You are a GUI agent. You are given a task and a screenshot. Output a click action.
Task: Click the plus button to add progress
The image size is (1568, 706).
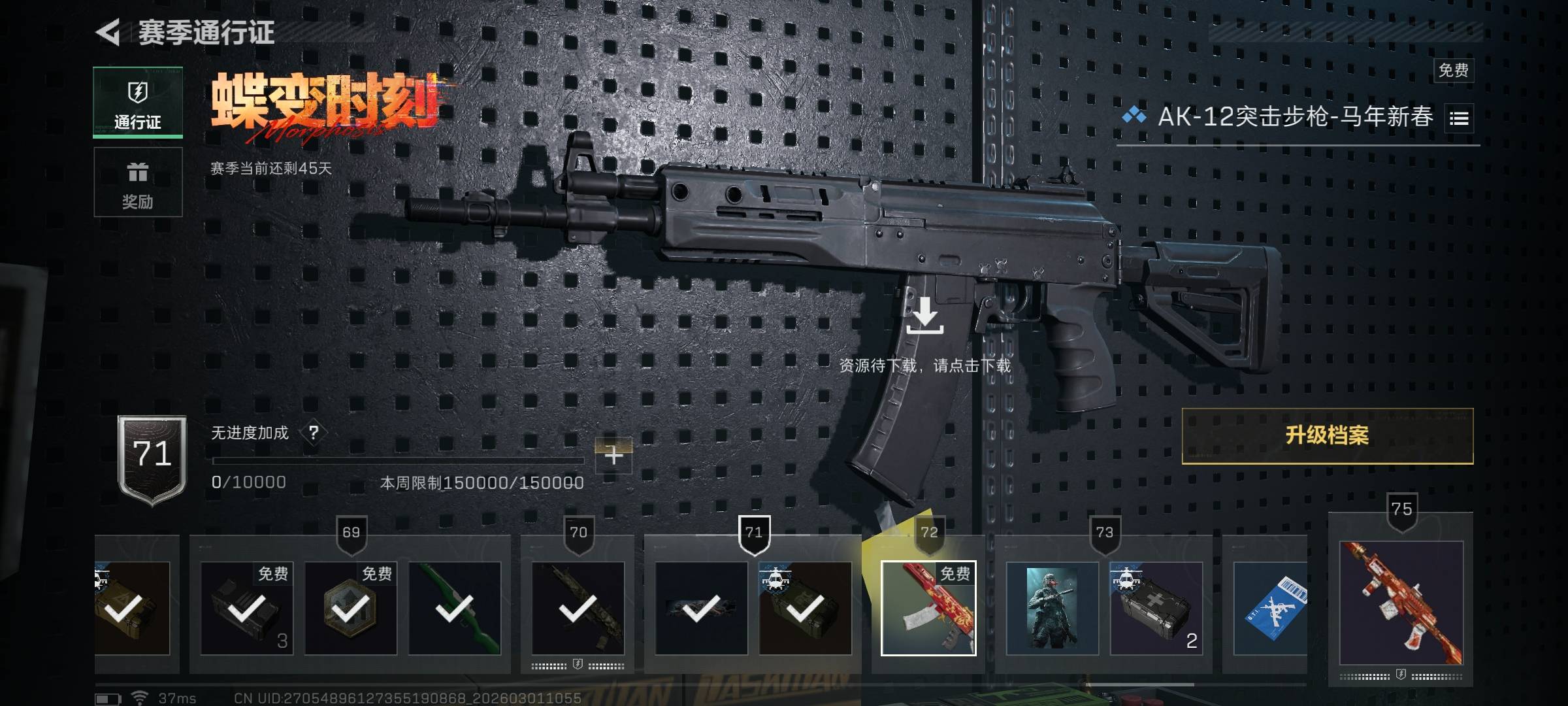pos(613,455)
